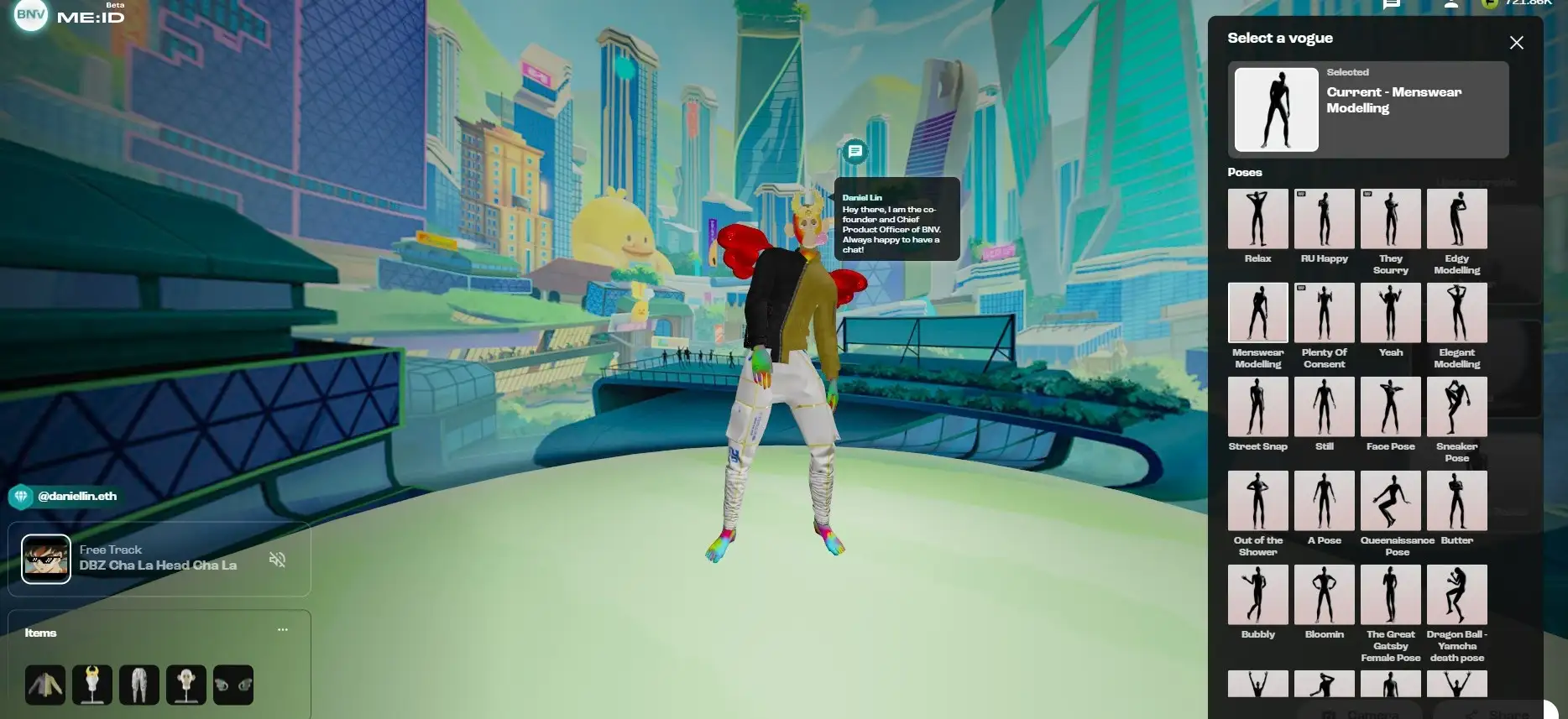This screenshot has width=1568, height=719.
Task: Apply the Elegant Modelling pose
Action: (1456, 313)
